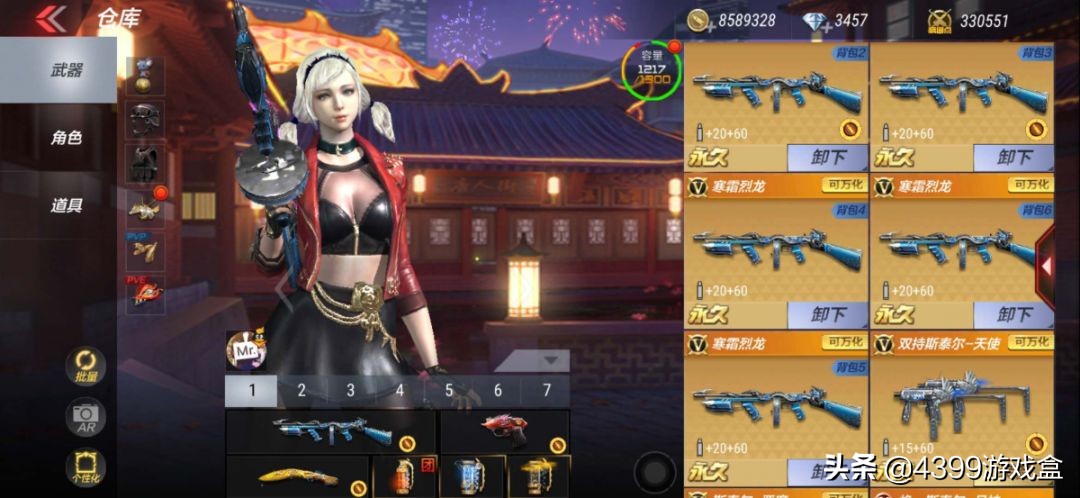Select the 双持斯泰尔-天使 weapon card
Image resolution: width=1080 pixels, height=498 pixels.
[x=962, y=400]
